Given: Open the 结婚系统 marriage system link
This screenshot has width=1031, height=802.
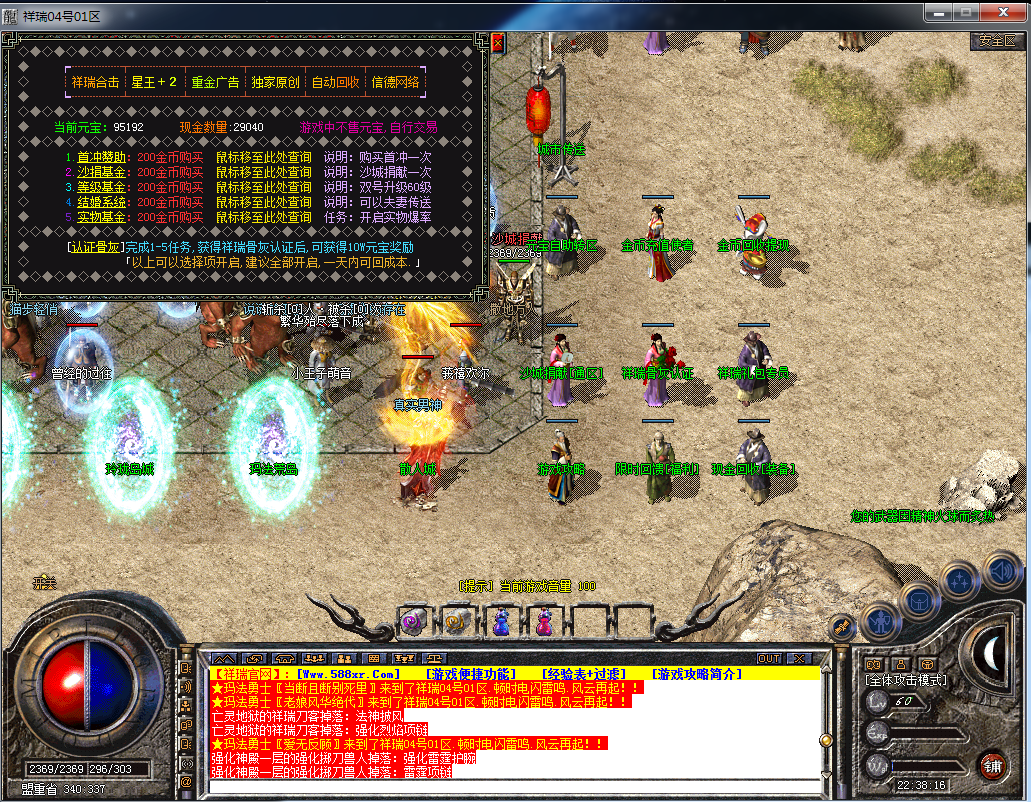Looking at the screenshot, I should tap(105, 202).
